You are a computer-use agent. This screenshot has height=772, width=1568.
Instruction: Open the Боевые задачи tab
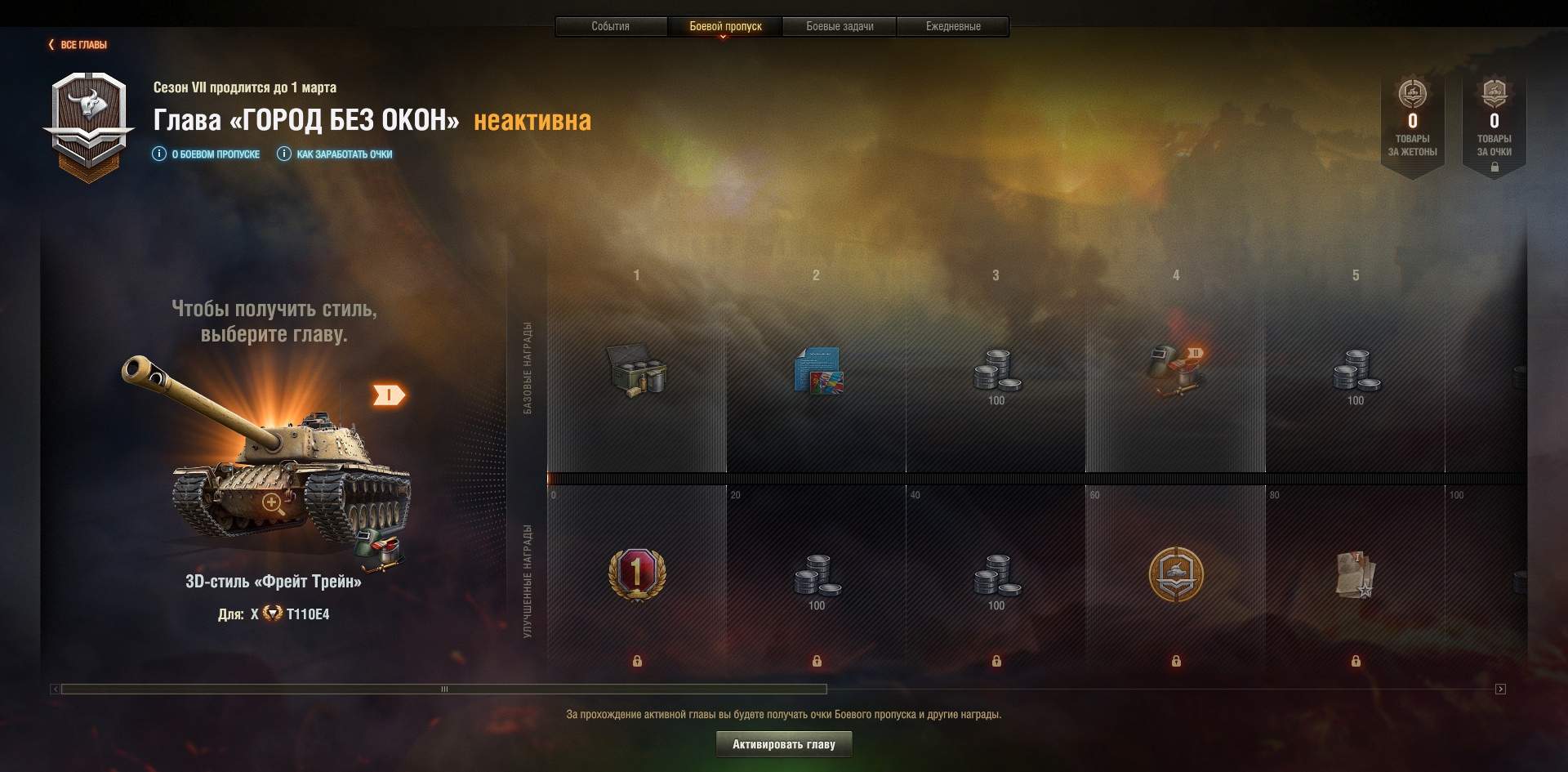point(840,26)
